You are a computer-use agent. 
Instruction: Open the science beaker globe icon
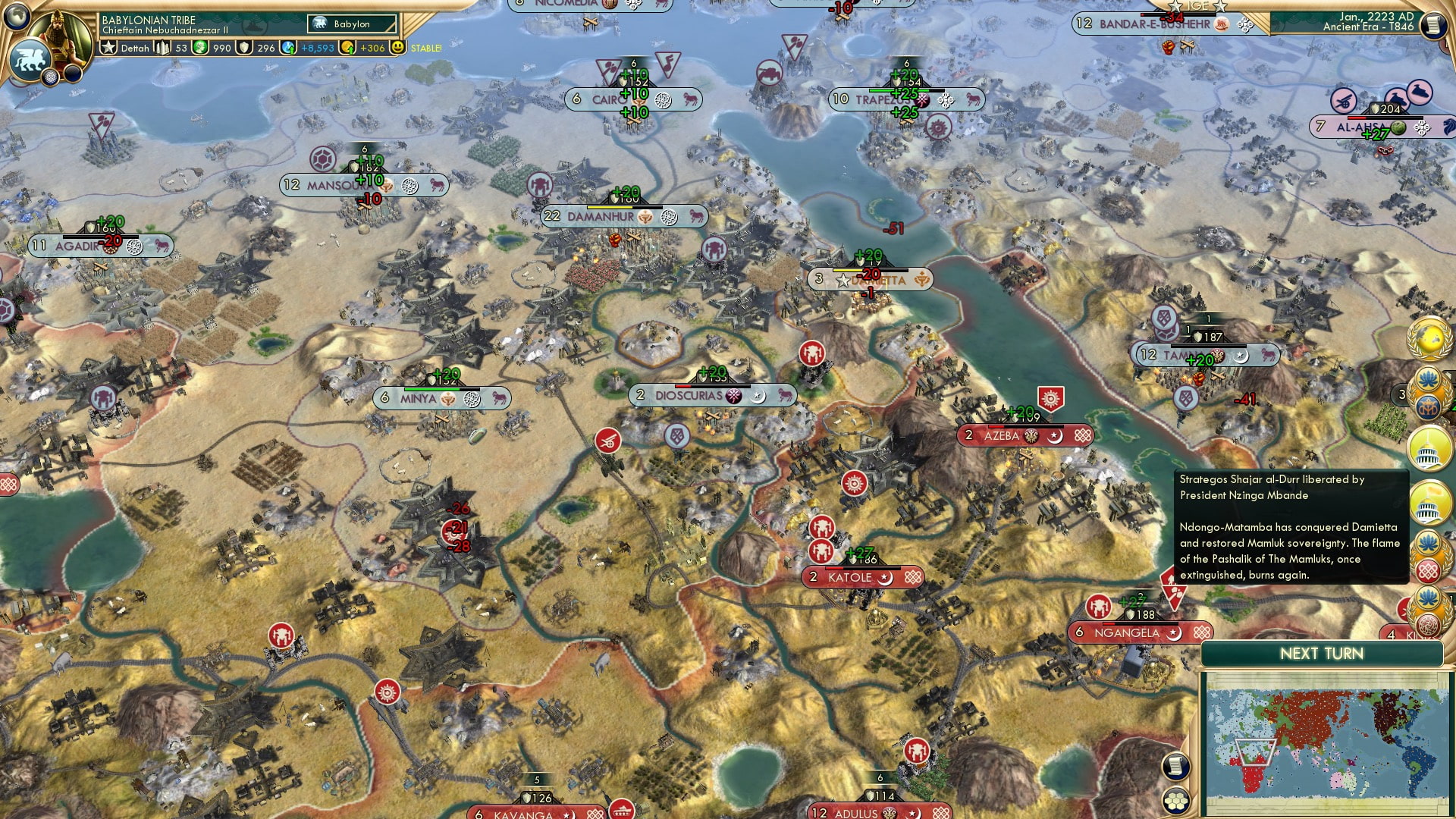pos(287,47)
